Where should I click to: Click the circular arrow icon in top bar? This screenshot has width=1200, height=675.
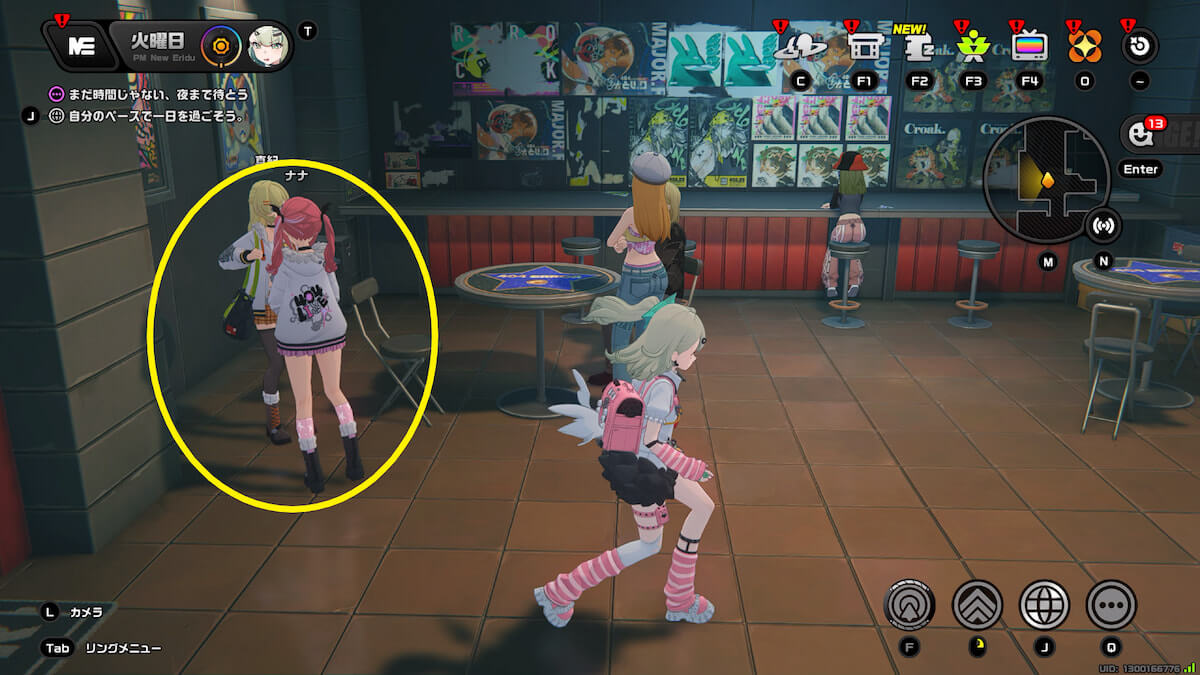[x=1140, y=45]
